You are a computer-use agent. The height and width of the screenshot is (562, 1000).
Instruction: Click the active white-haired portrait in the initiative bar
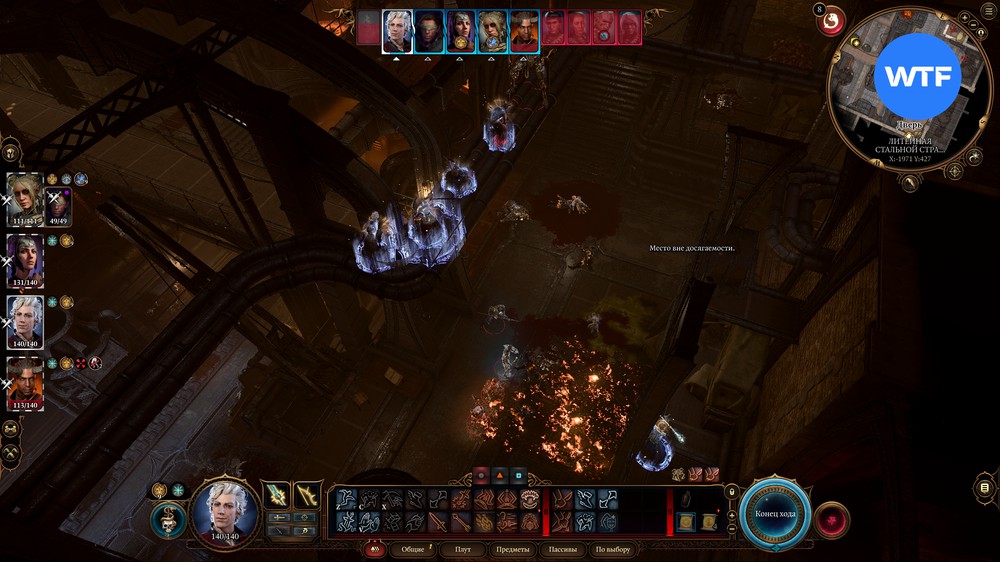click(397, 31)
